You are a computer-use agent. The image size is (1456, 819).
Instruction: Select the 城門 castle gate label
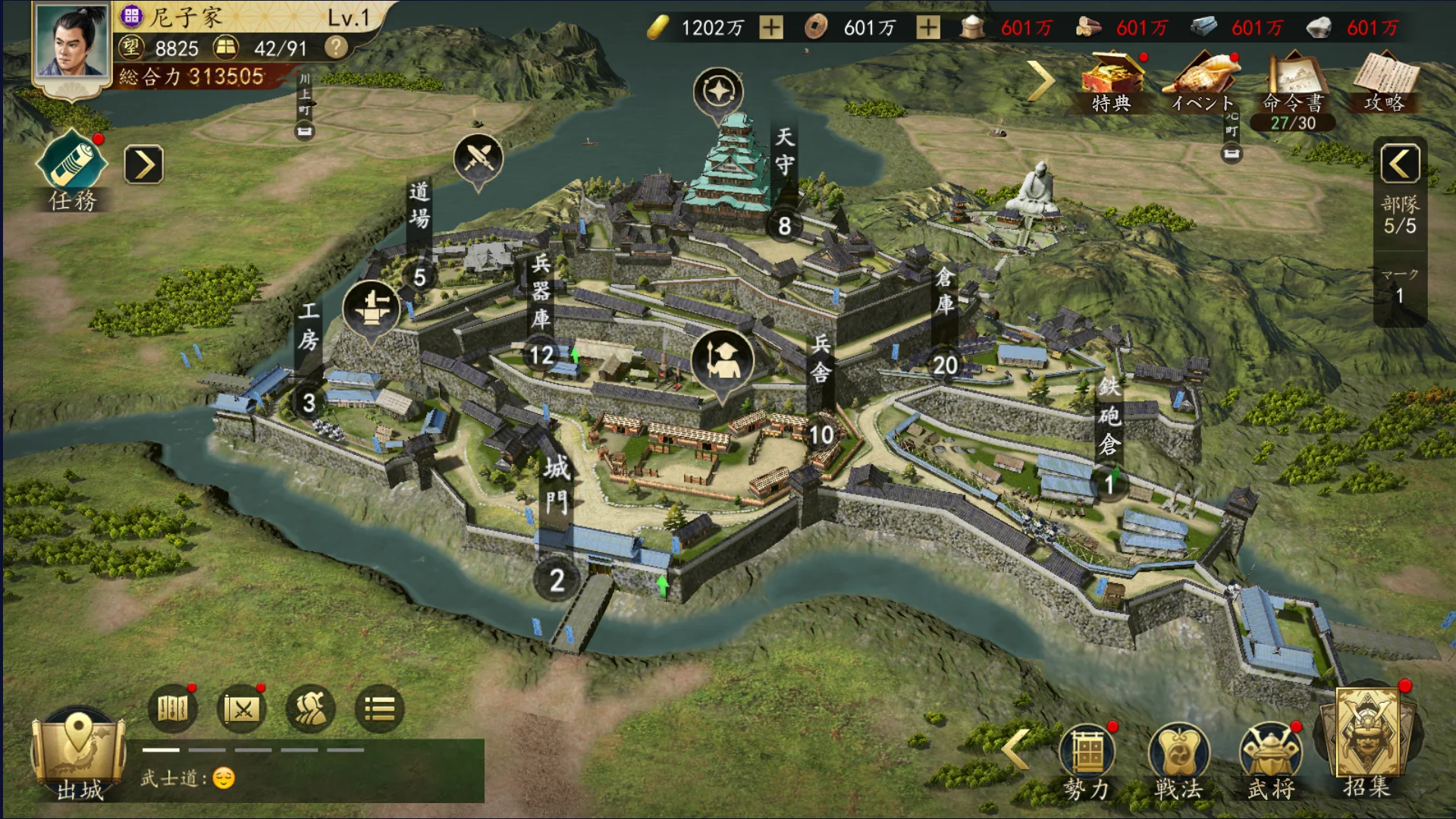pos(556,485)
